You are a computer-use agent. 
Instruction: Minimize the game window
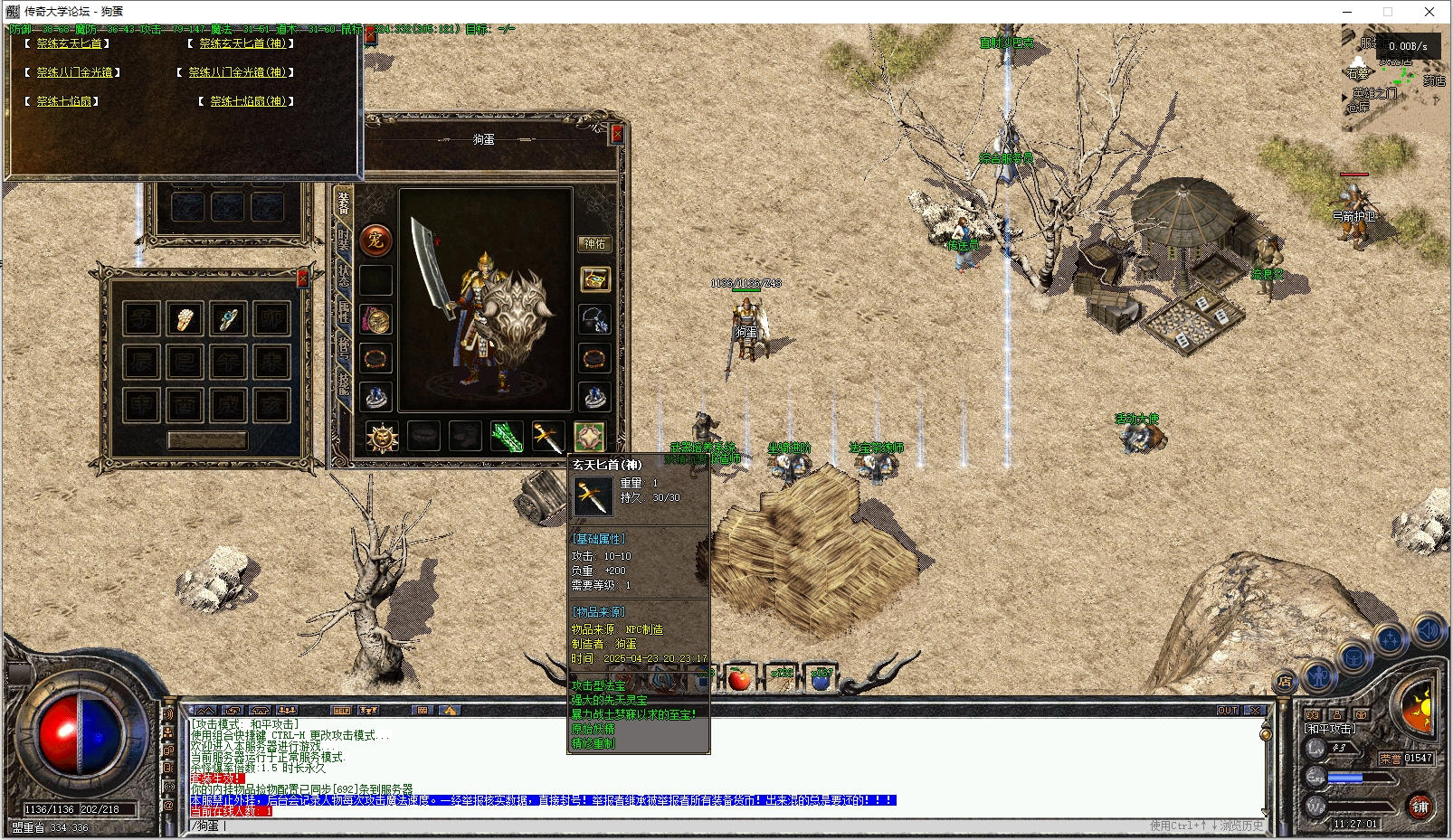[1346, 12]
